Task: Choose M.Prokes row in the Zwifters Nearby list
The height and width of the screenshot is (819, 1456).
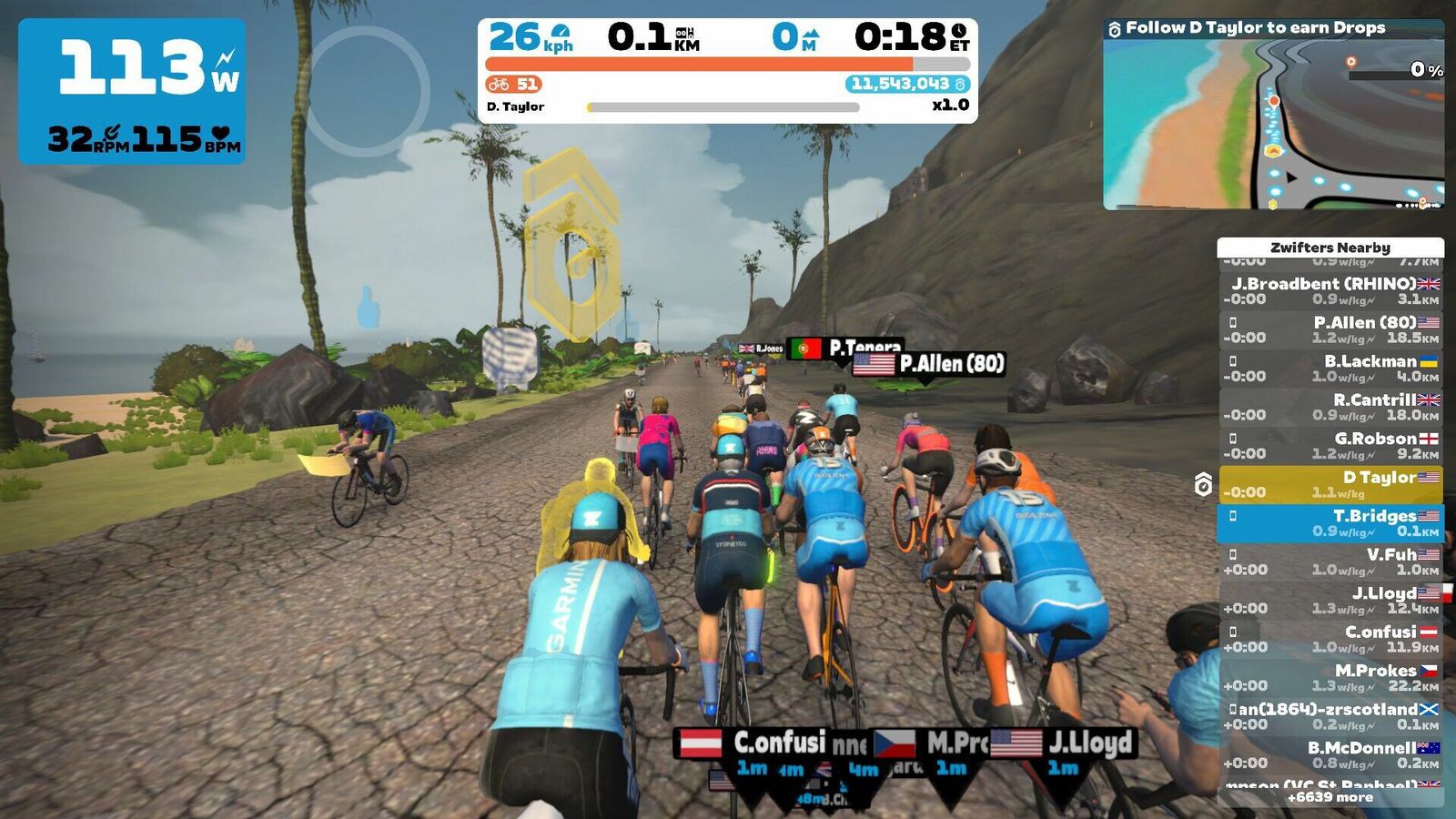Action: (x=1330, y=678)
